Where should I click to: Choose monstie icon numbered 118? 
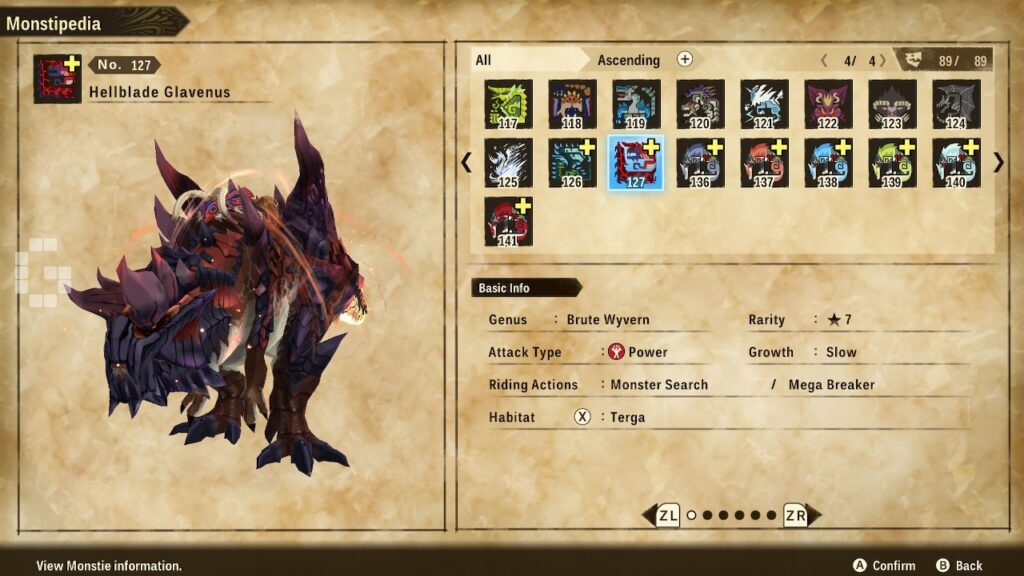[573, 105]
